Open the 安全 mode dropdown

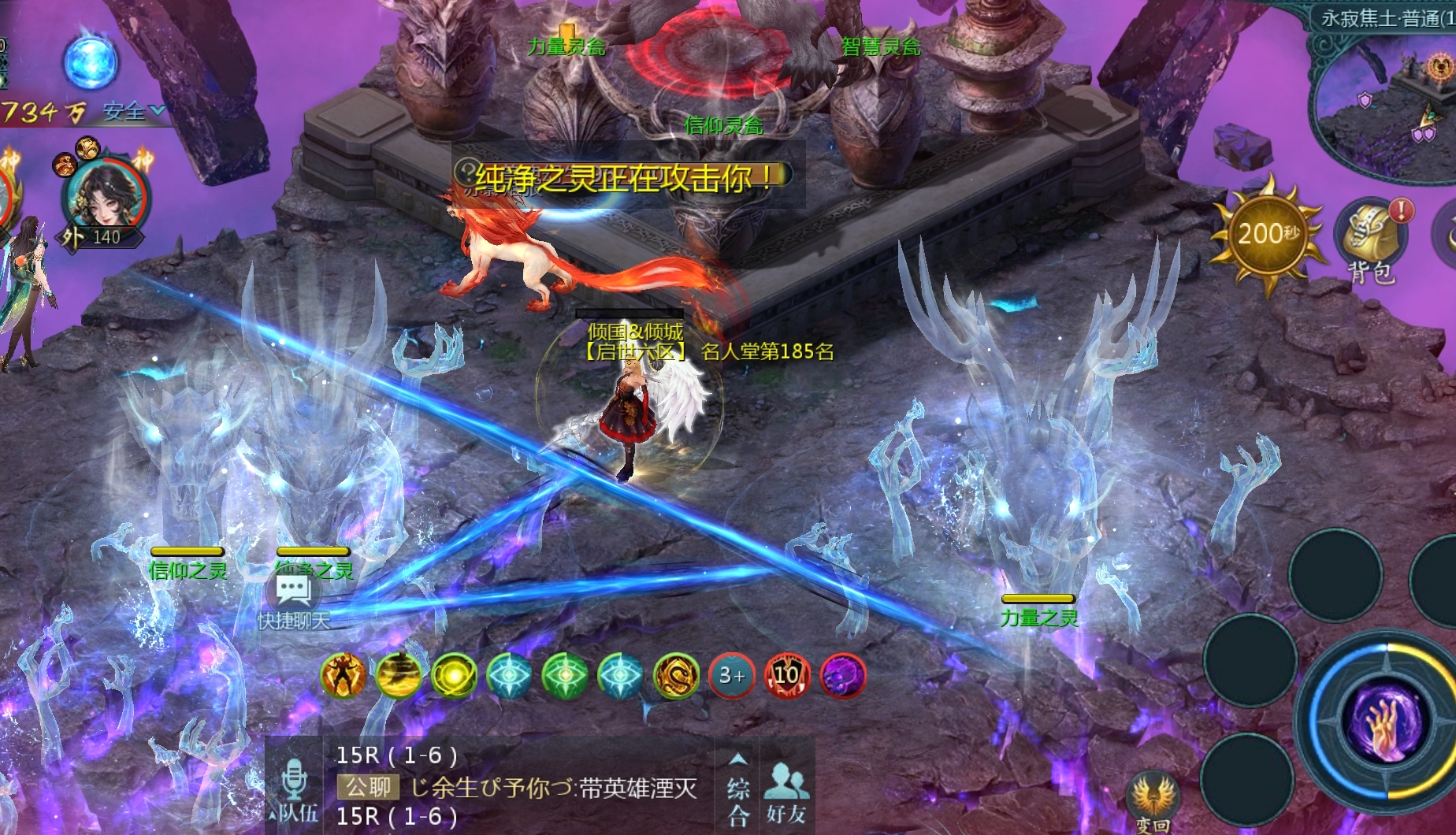coord(134,112)
